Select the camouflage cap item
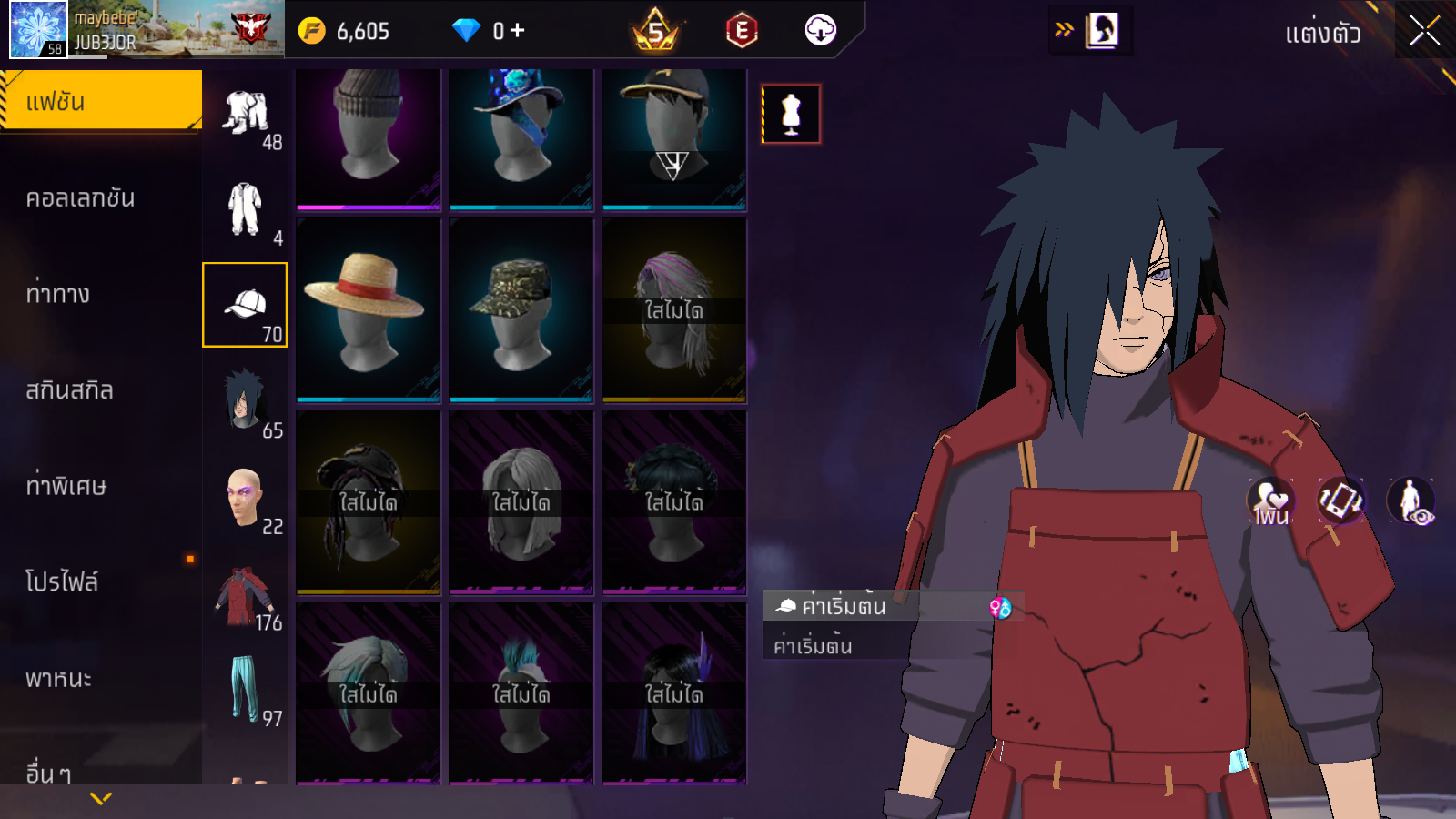1456x819 pixels. tap(521, 309)
